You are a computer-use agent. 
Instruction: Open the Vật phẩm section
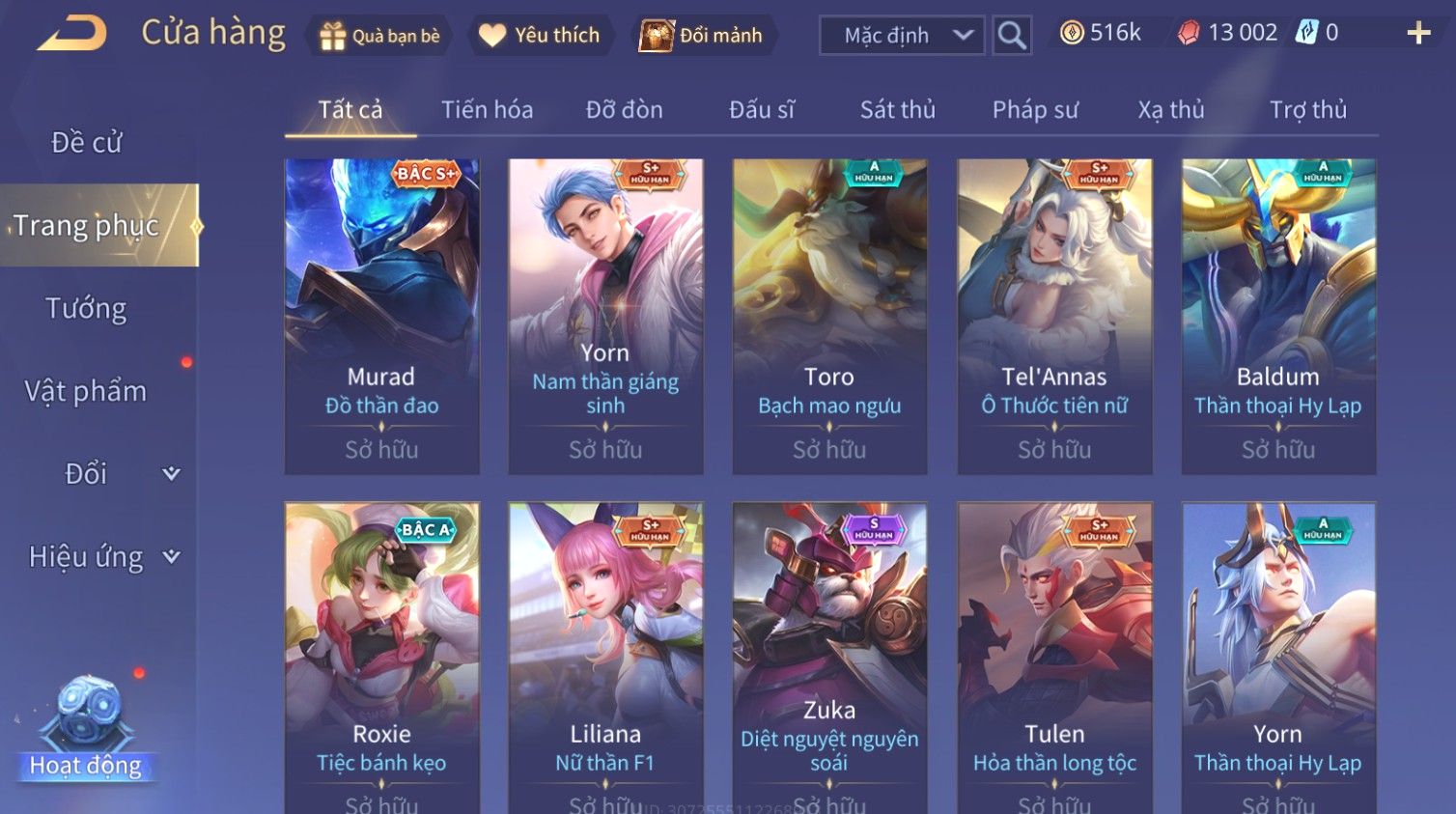pos(87,391)
